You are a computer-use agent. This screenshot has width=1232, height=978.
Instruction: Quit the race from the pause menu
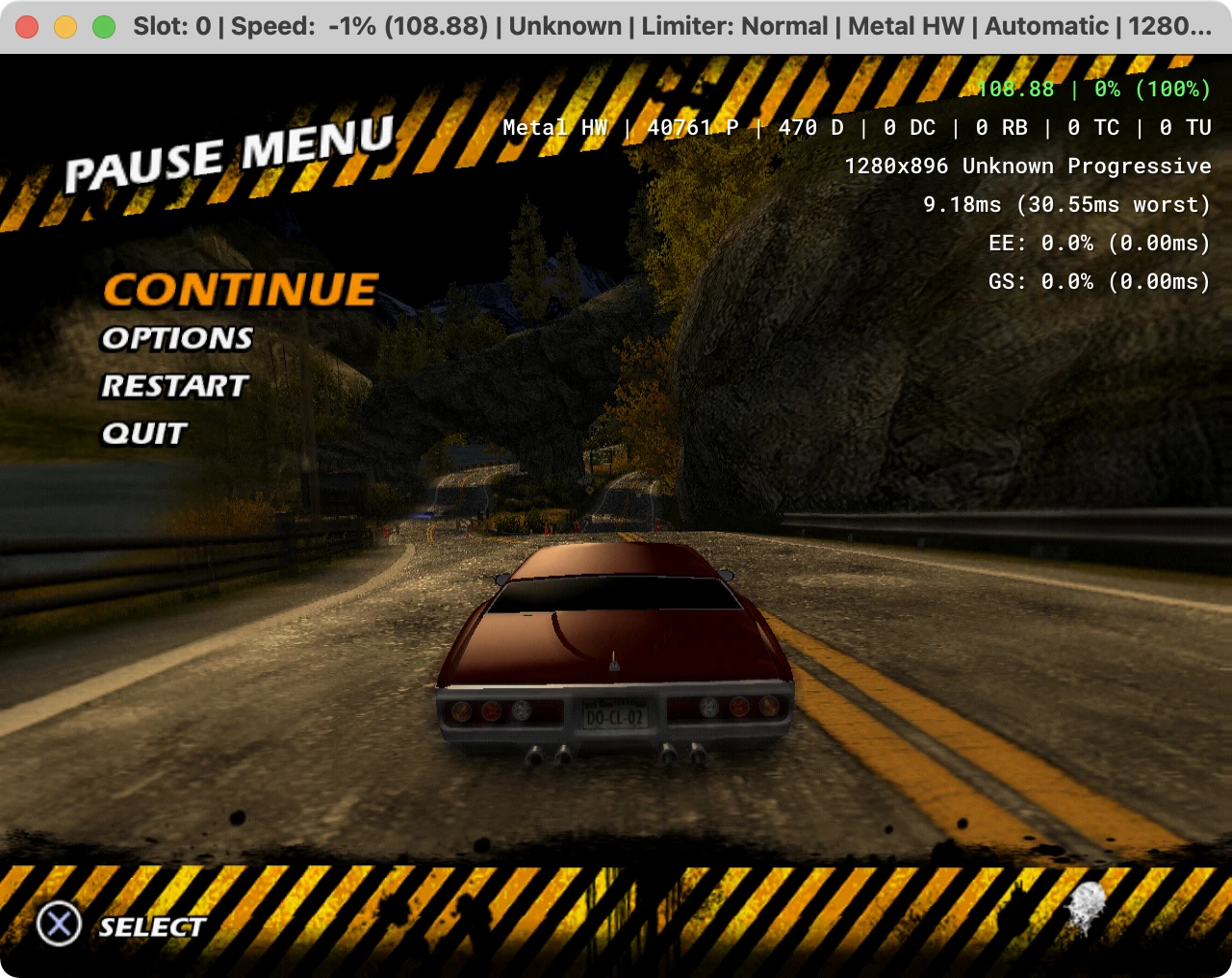[144, 433]
